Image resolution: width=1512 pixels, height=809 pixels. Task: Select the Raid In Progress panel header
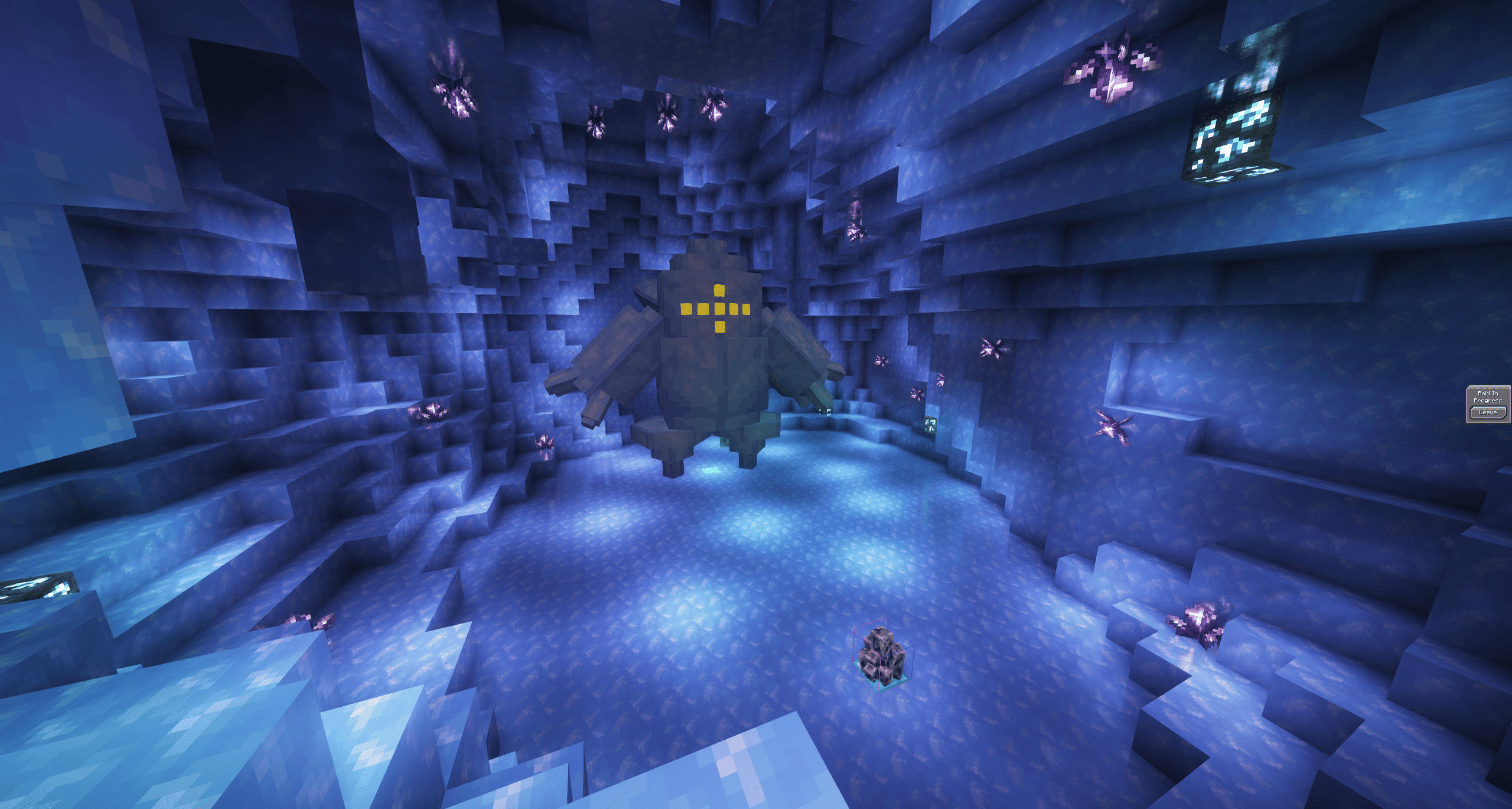(x=1489, y=398)
